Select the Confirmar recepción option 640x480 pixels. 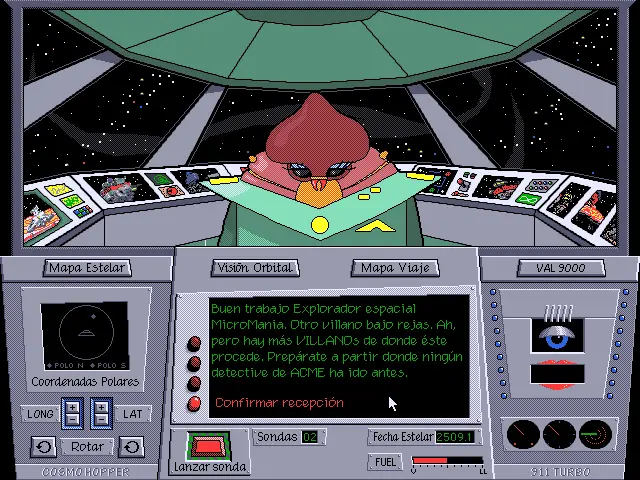279,403
